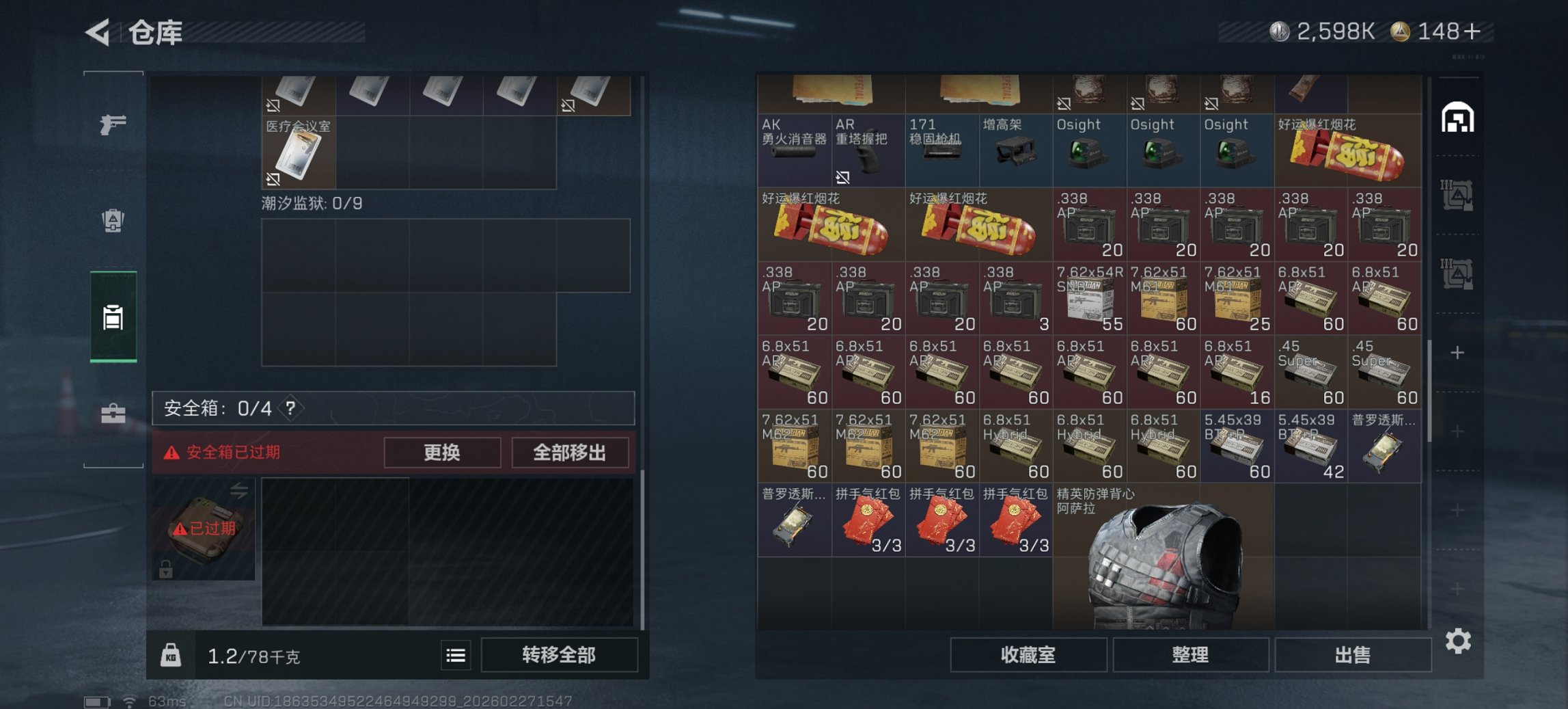Open 收藏室 at the bottom
Viewport: 1568px width, 709px height.
coord(1028,655)
